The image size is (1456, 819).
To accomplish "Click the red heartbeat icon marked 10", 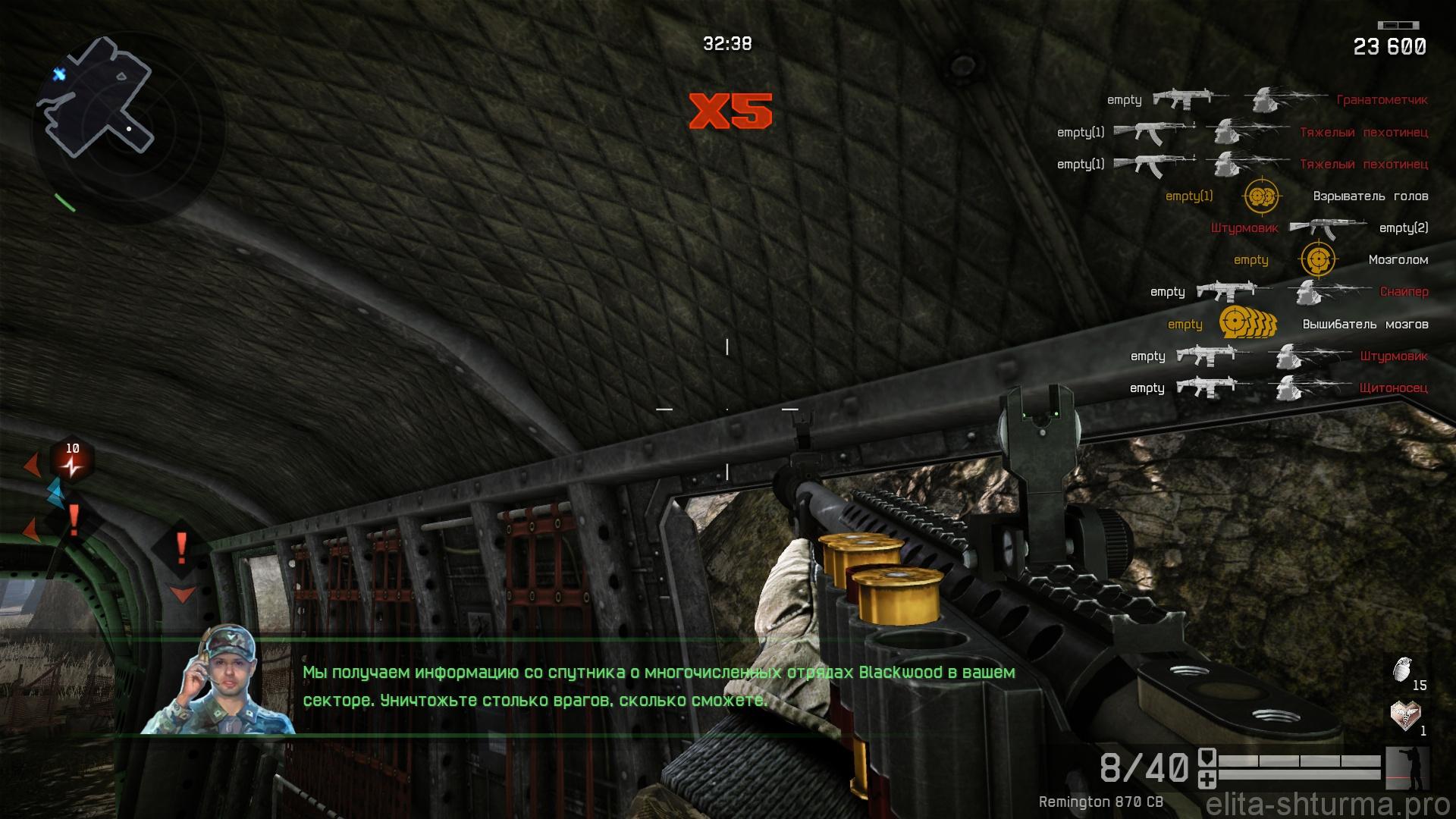I will (x=72, y=460).
